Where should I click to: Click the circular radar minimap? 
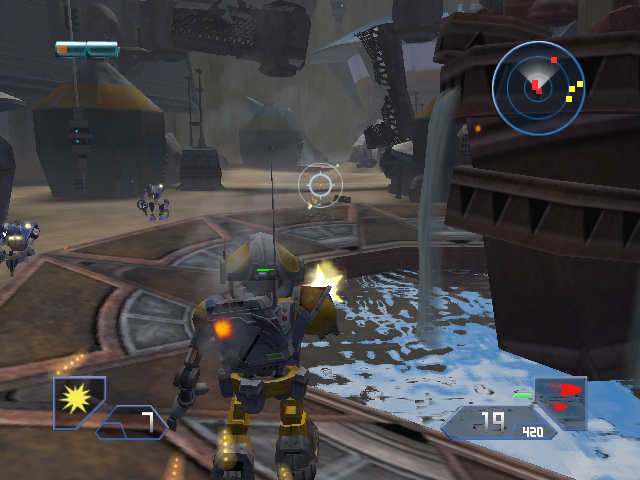pyautogui.click(x=538, y=88)
